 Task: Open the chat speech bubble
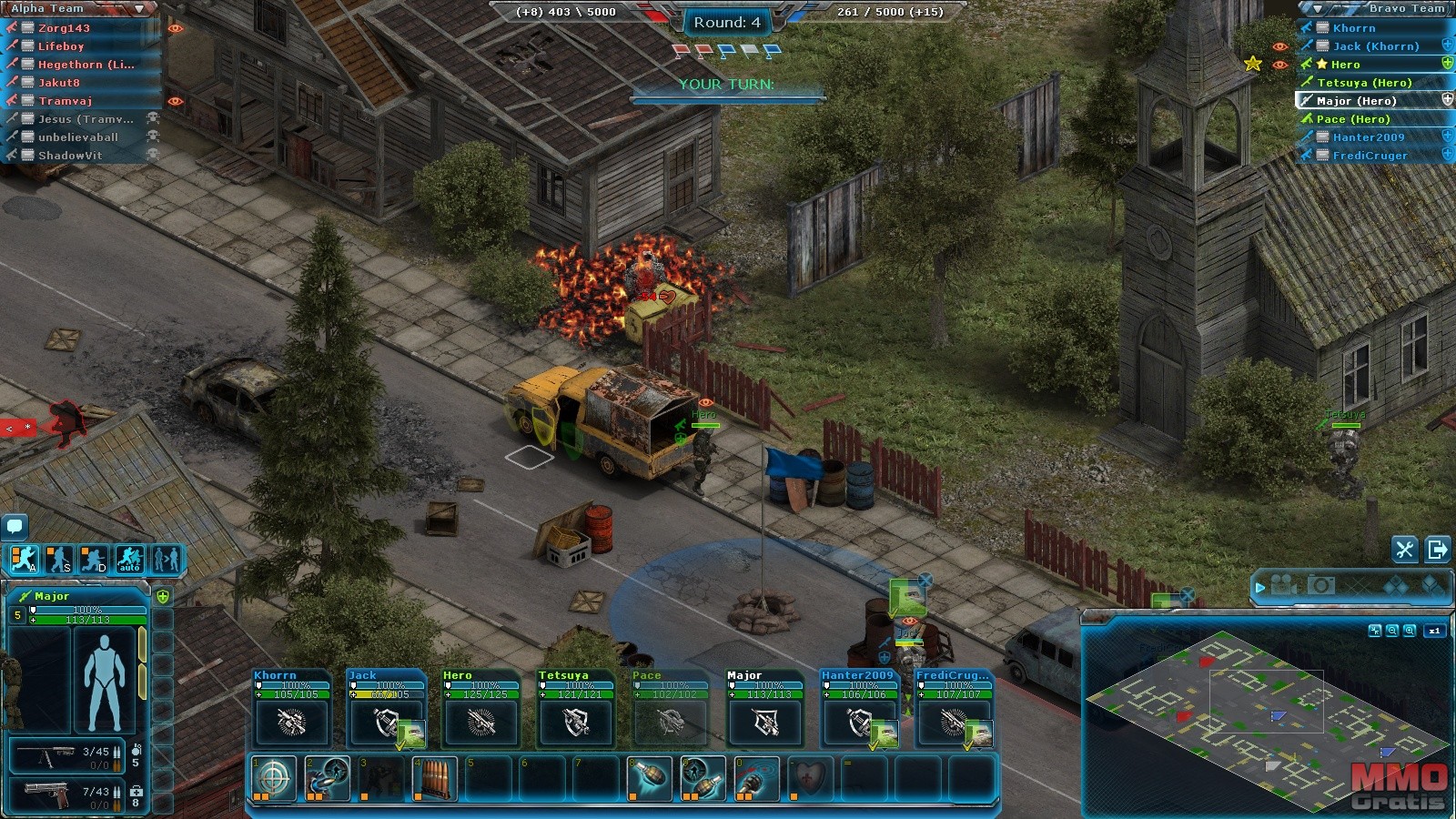15,526
